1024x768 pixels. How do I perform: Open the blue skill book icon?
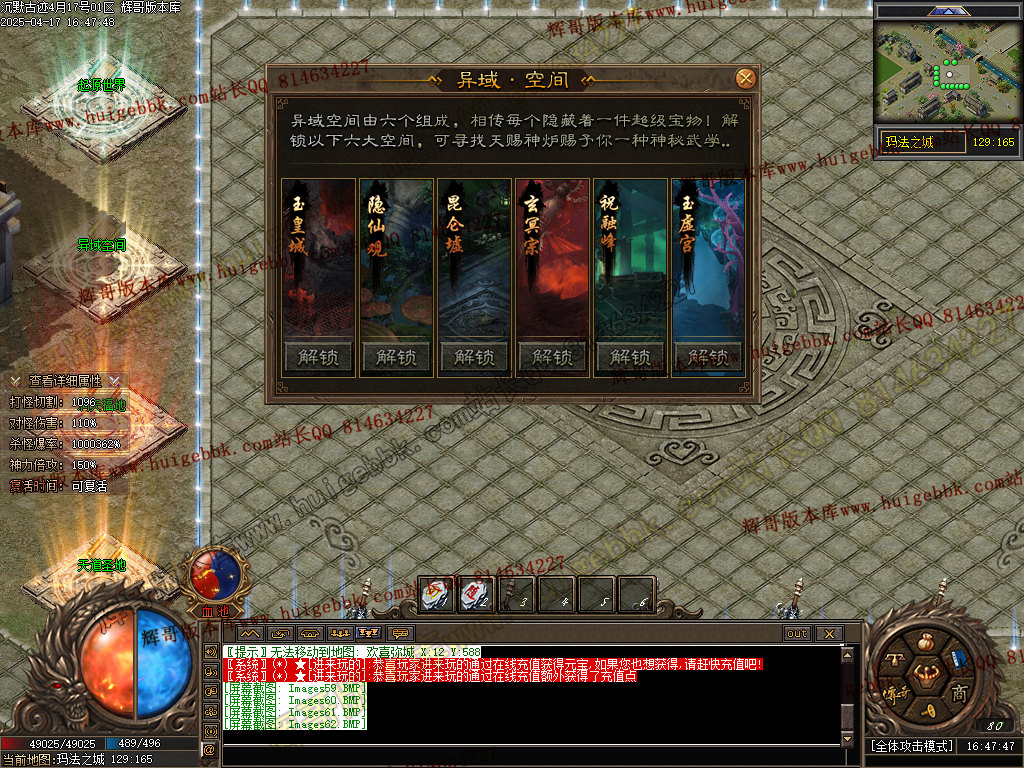(x=958, y=660)
